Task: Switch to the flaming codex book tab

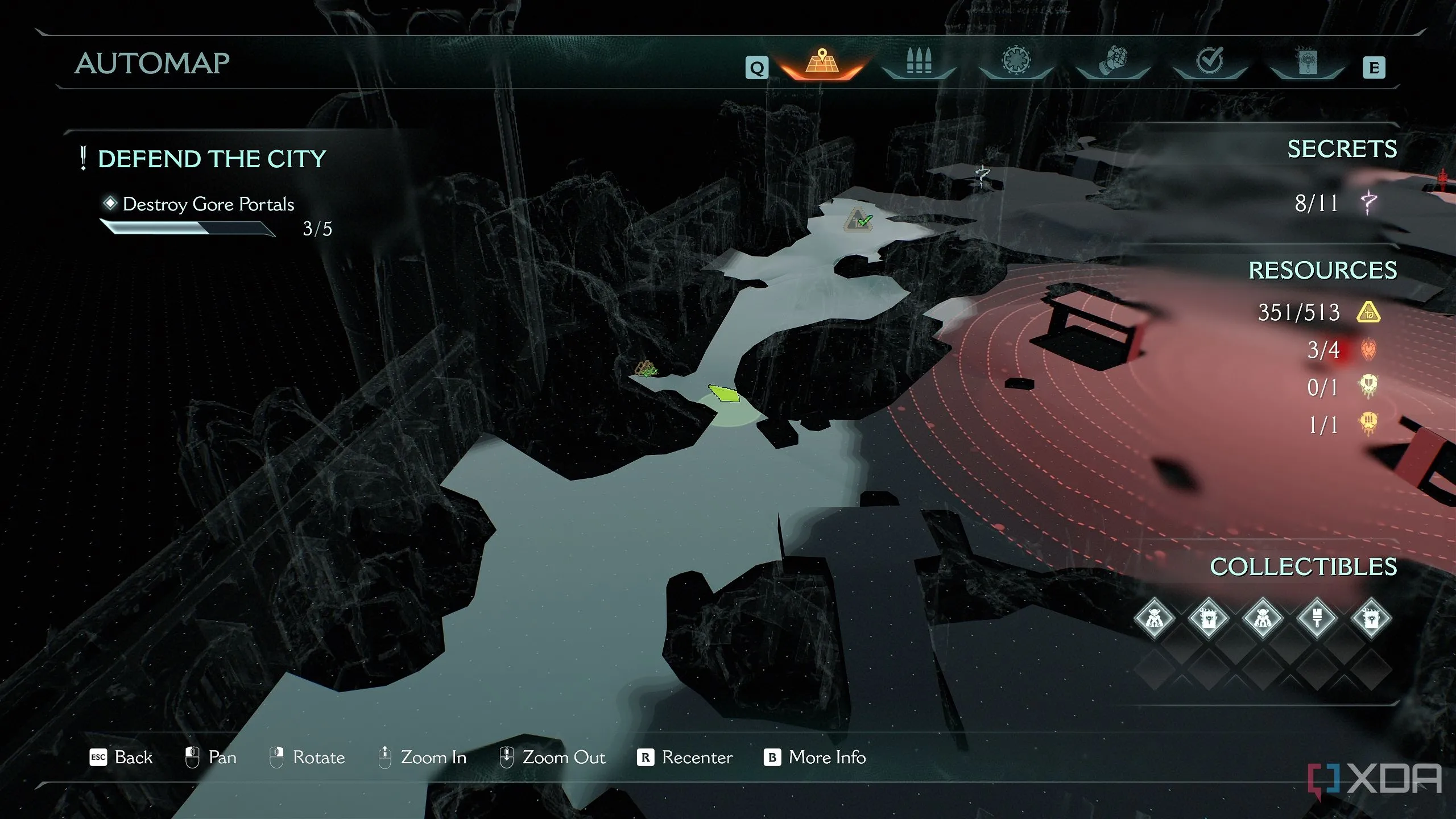Action: click(x=1307, y=61)
